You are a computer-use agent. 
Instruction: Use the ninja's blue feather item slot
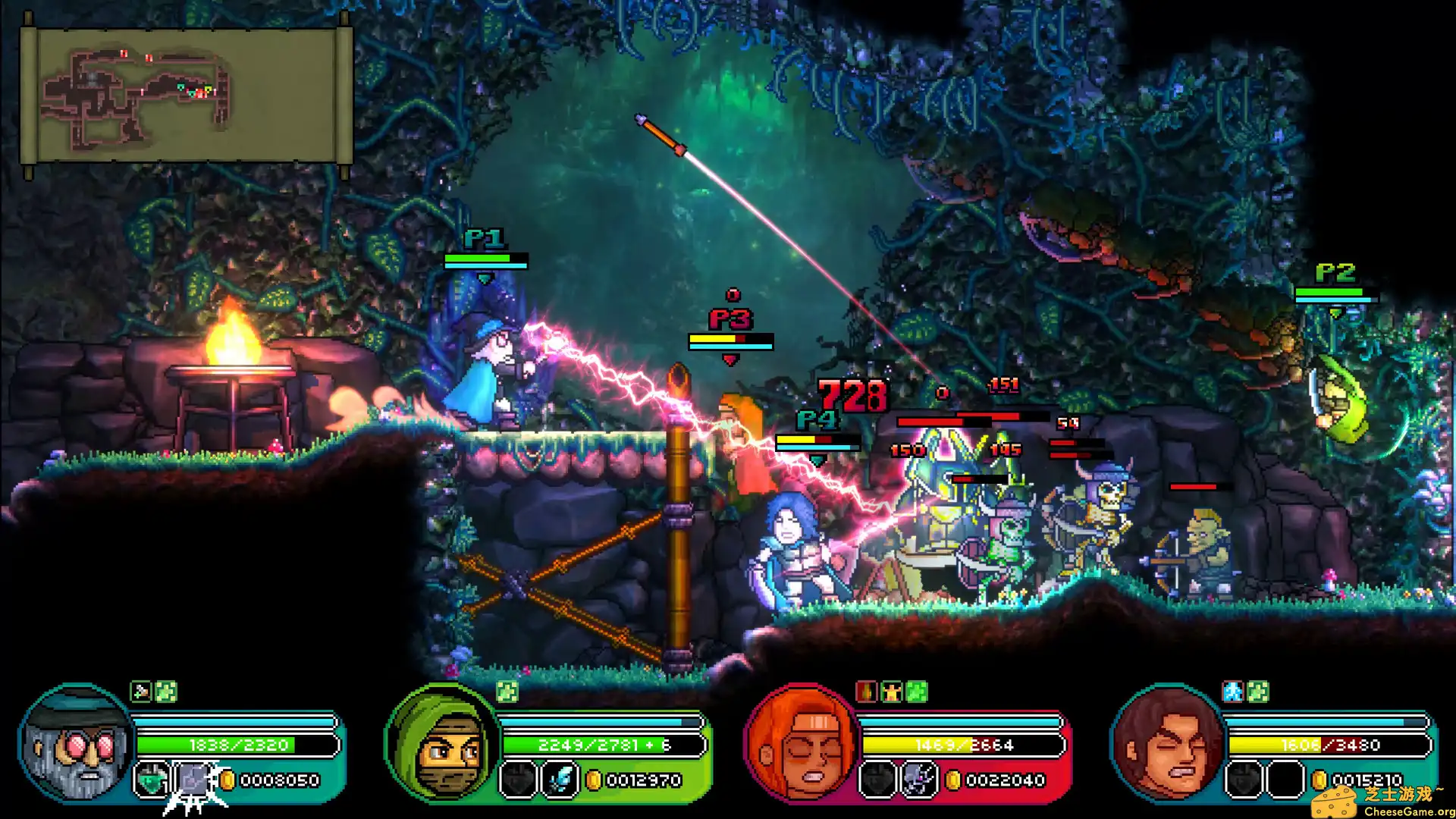click(560, 780)
